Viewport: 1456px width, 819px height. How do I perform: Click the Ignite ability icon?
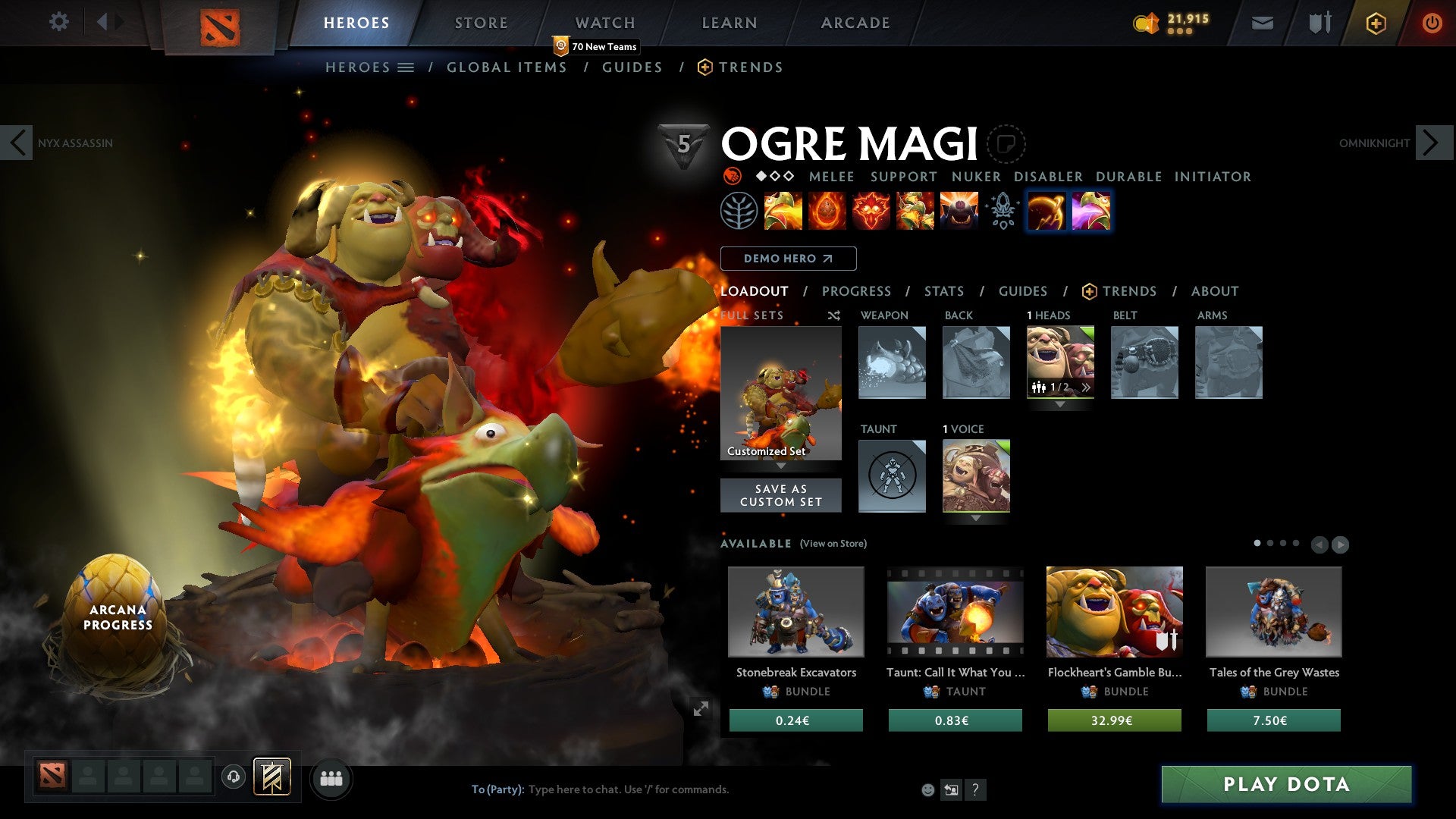(827, 212)
